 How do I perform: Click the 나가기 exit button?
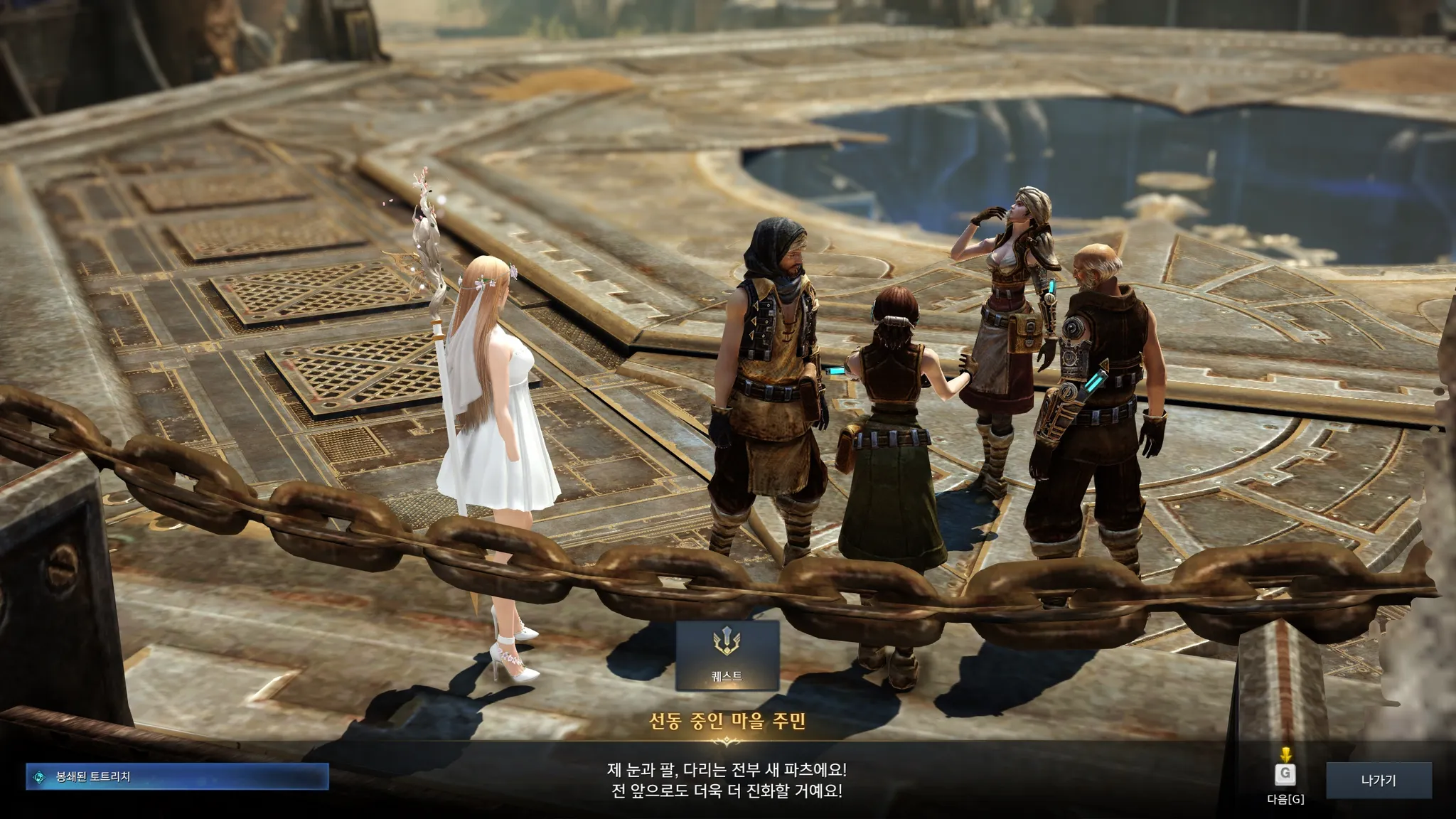tap(1379, 780)
